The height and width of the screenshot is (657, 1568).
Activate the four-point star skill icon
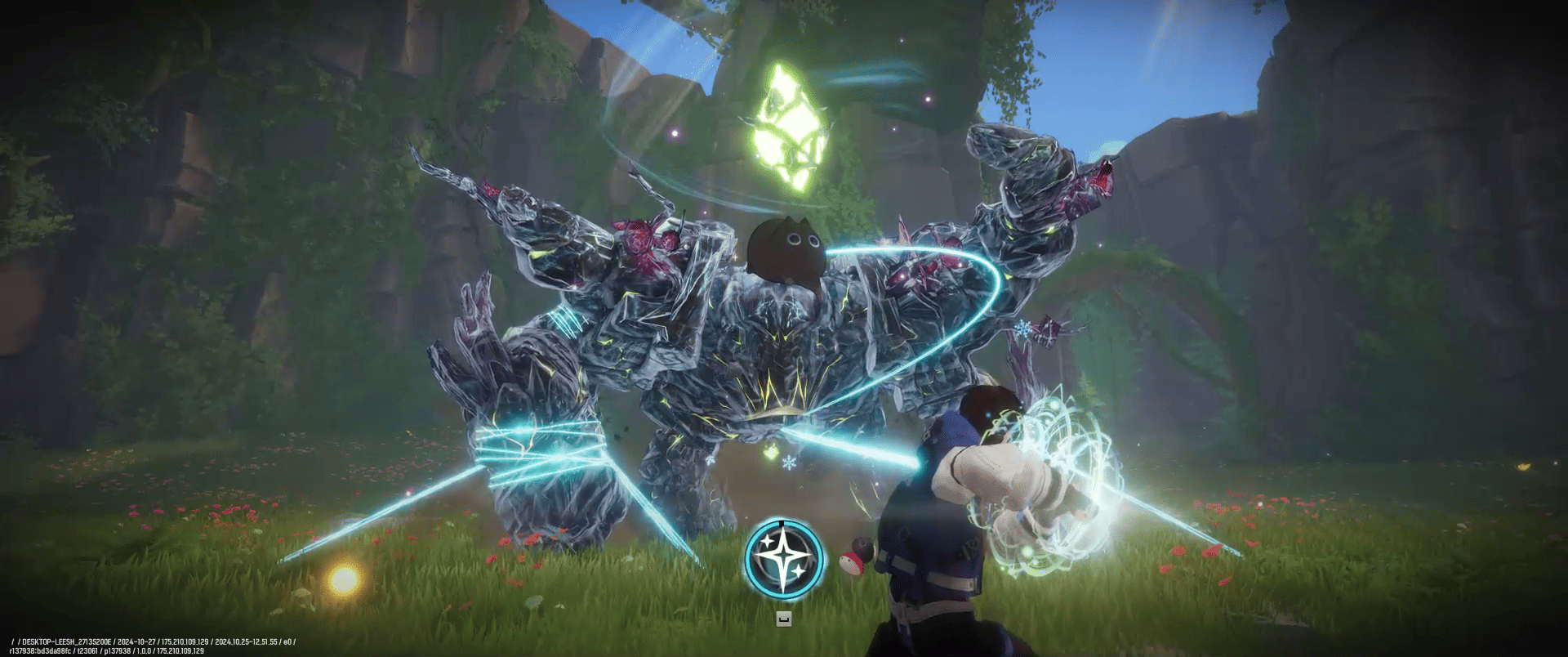[783, 557]
